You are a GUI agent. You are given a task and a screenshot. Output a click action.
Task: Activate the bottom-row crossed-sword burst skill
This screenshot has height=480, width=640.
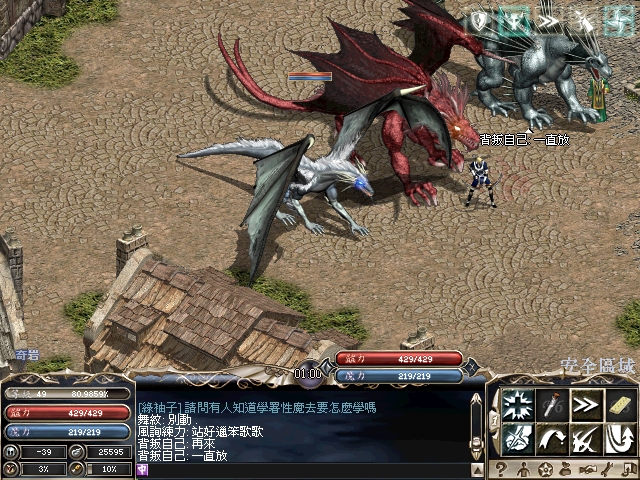click(x=518, y=438)
